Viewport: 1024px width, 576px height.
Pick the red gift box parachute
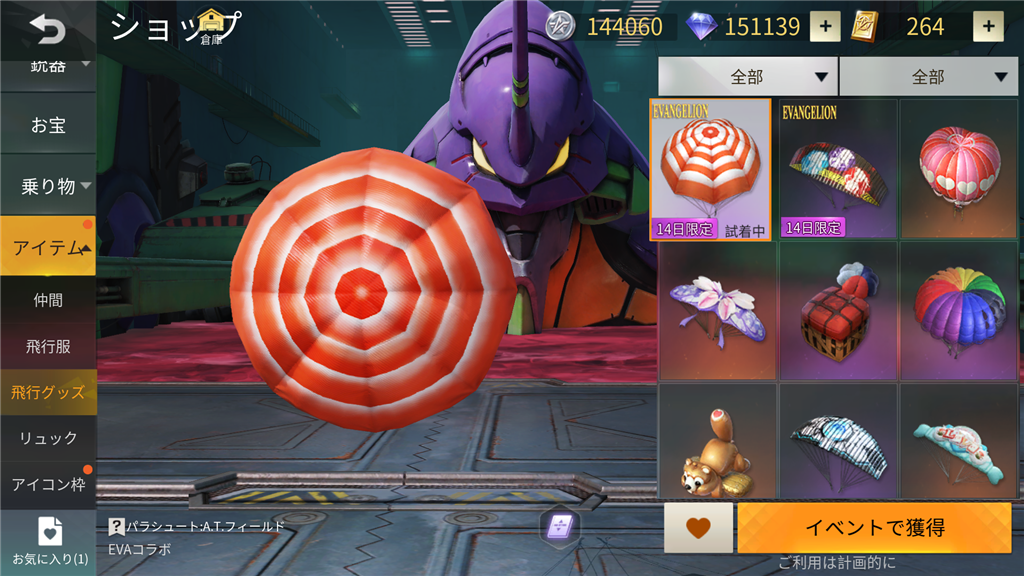[838, 310]
